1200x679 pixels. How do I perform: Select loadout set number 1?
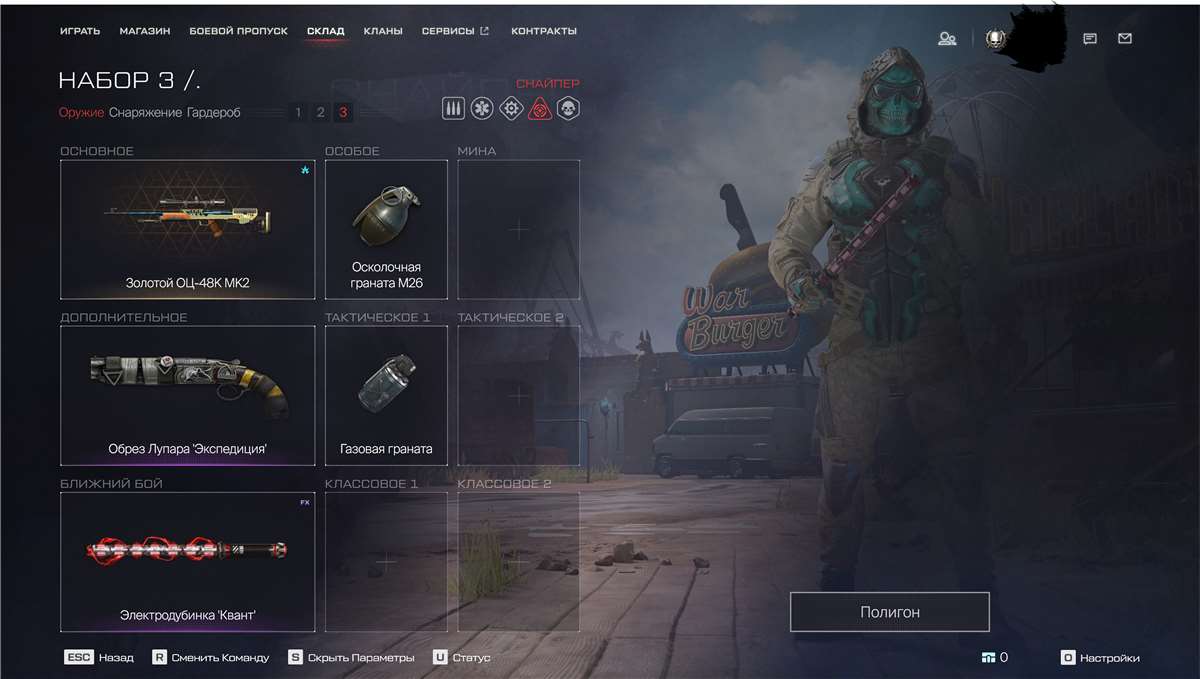(298, 113)
